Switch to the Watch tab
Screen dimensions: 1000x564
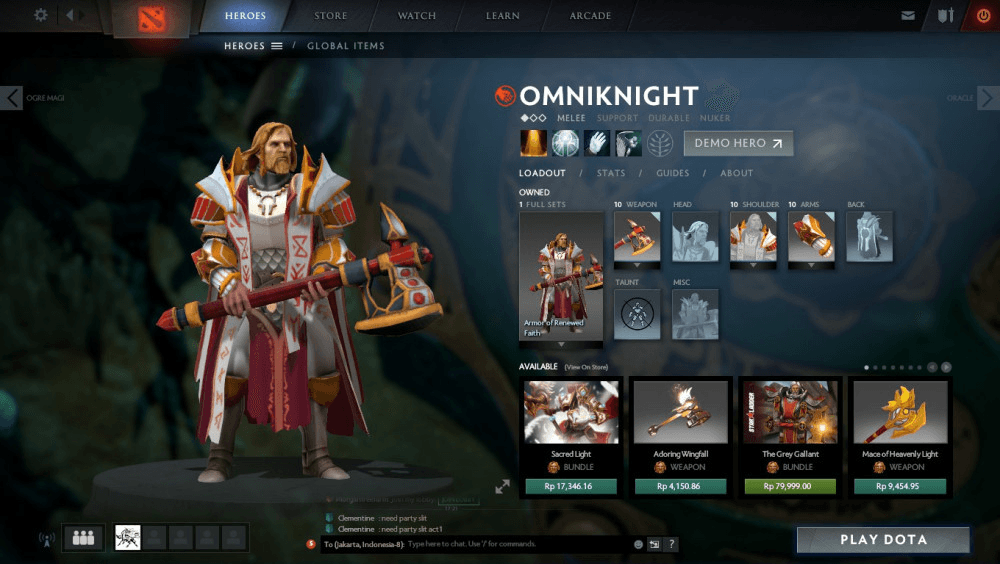coord(417,16)
